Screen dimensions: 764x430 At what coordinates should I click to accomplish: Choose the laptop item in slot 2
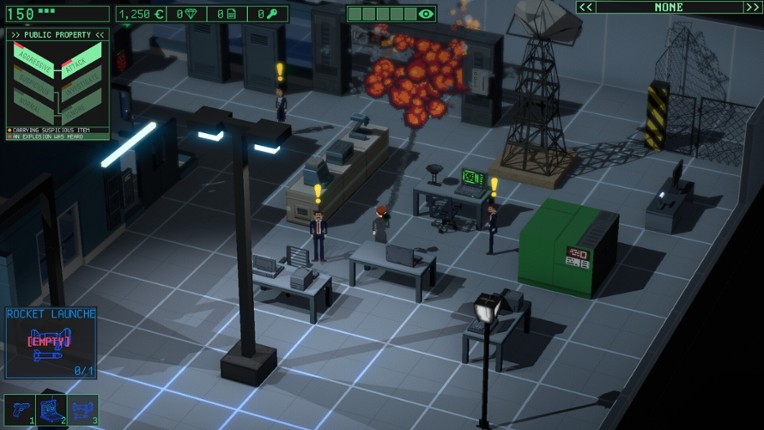pos(51,410)
